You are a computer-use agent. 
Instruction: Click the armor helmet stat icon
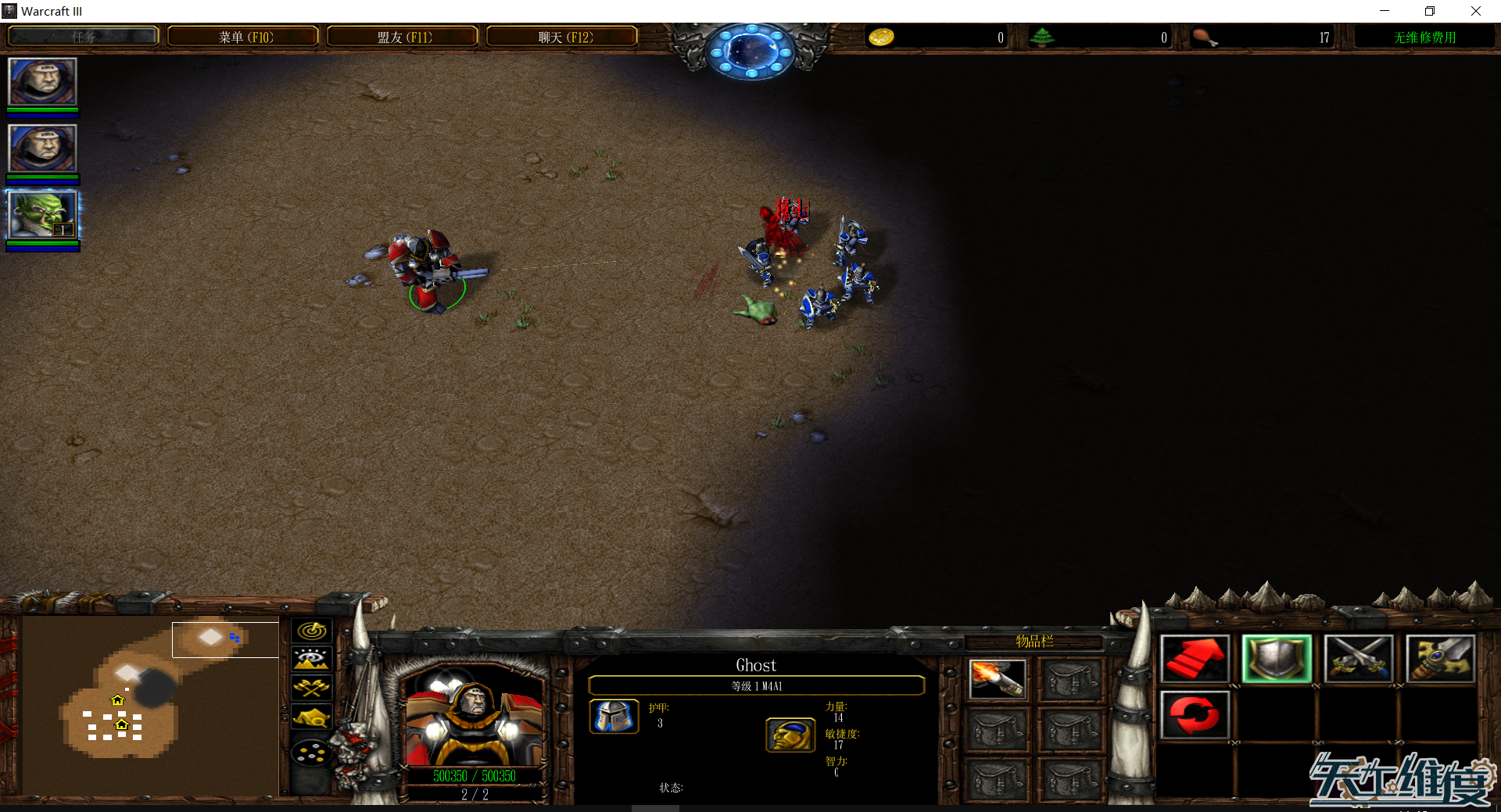[x=614, y=716]
